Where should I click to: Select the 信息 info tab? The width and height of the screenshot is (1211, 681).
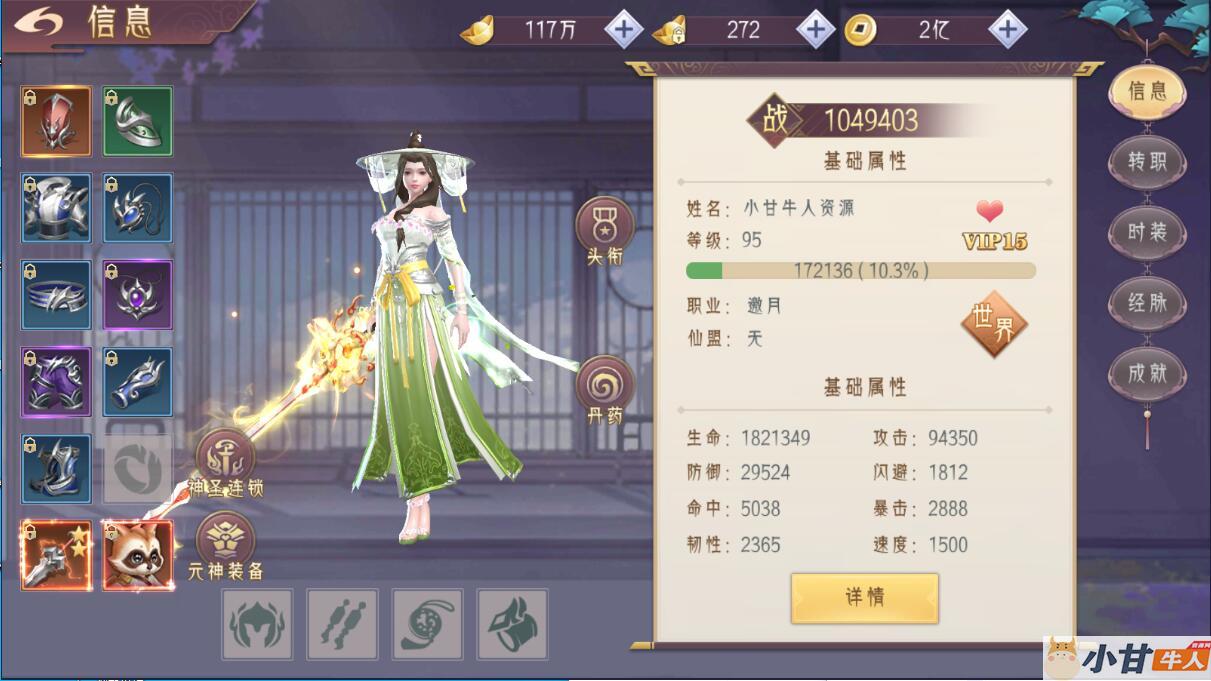click(x=1147, y=91)
